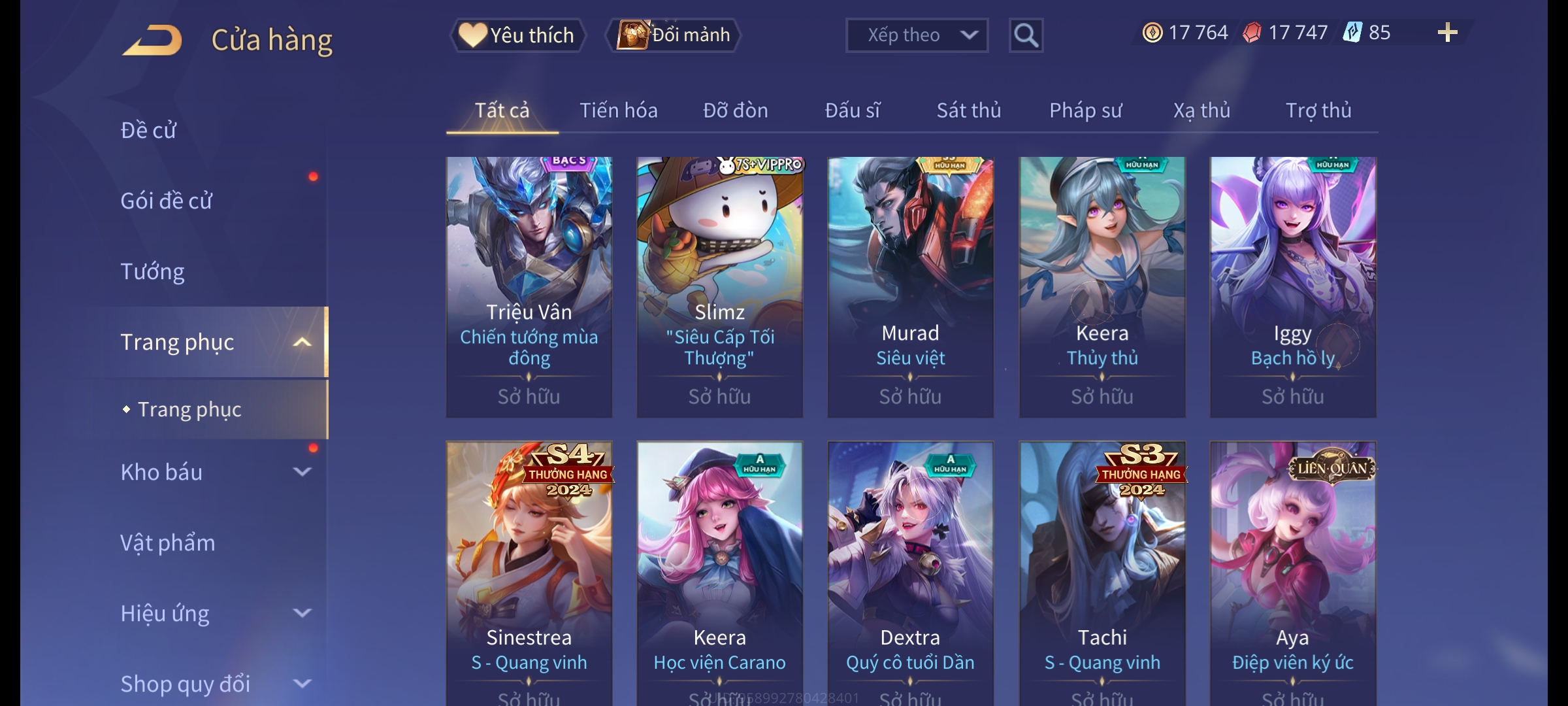Open the Xạ thủ tab
Viewport: 1568px width, 706px height.
tap(1201, 110)
